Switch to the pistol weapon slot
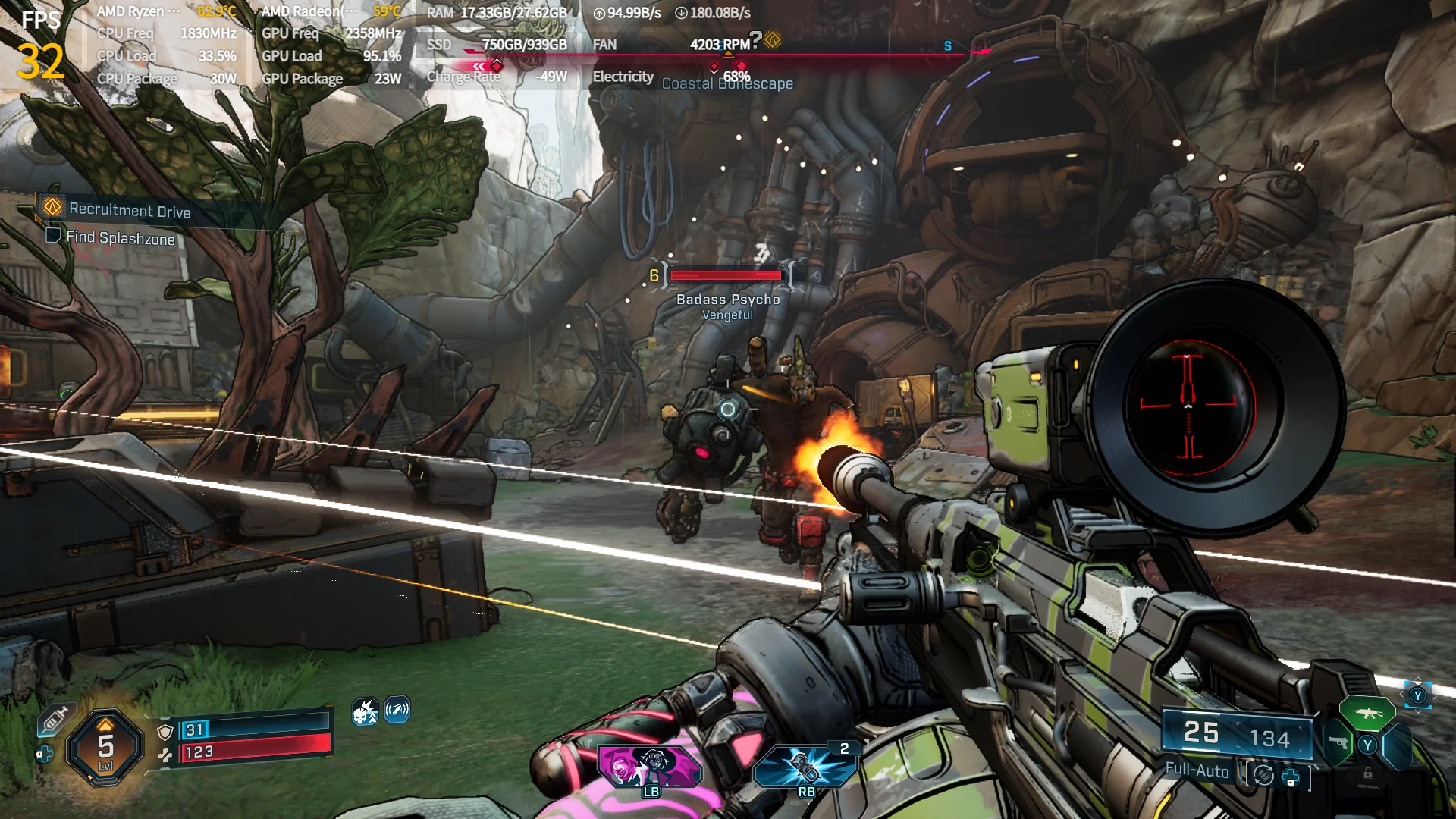Image resolution: width=1456 pixels, height=819 pixels. [x=1339, y=743]
